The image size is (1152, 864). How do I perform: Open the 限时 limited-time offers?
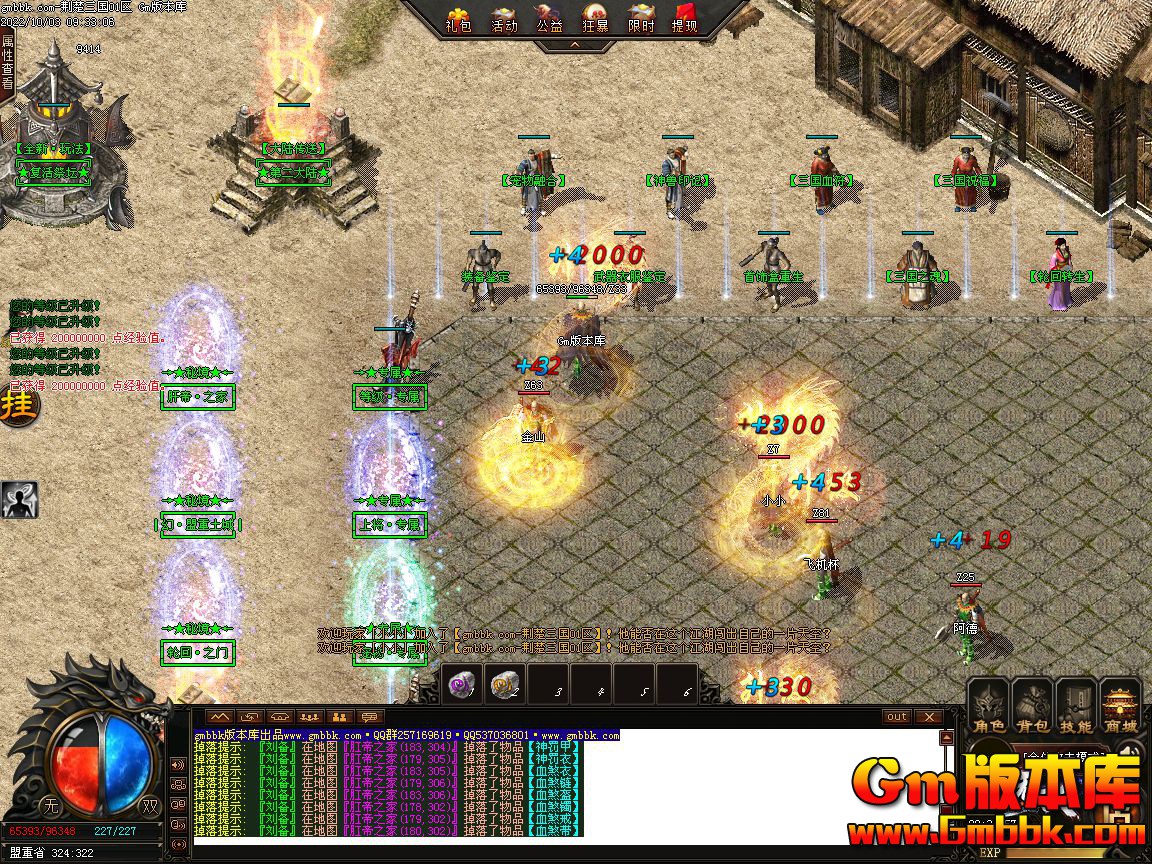[641, 18]
